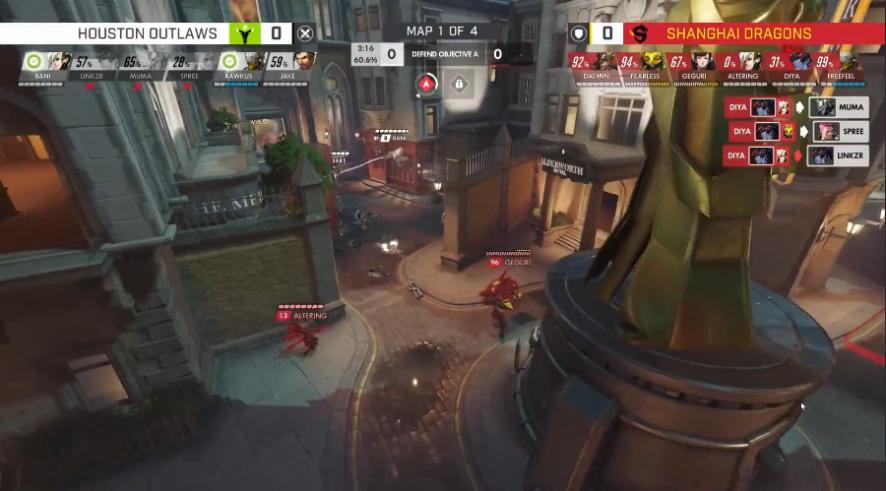Click the locked objective B icon
This screenshot has width=886, height=491.
459,84
